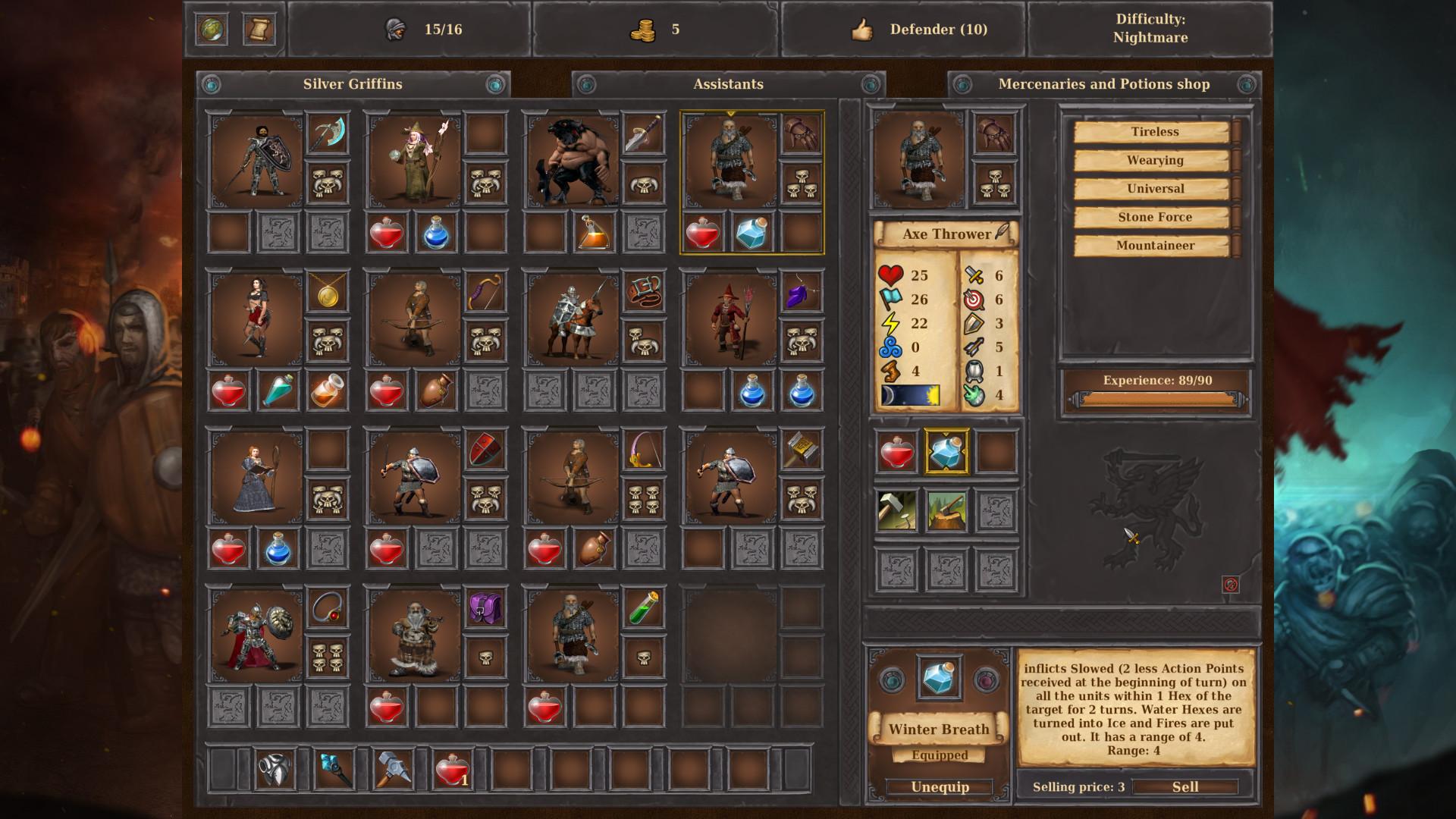Select the hammer crafting skill icon
The width and height of the screenshot is (1456, 819).
click(x=896, y=509)
